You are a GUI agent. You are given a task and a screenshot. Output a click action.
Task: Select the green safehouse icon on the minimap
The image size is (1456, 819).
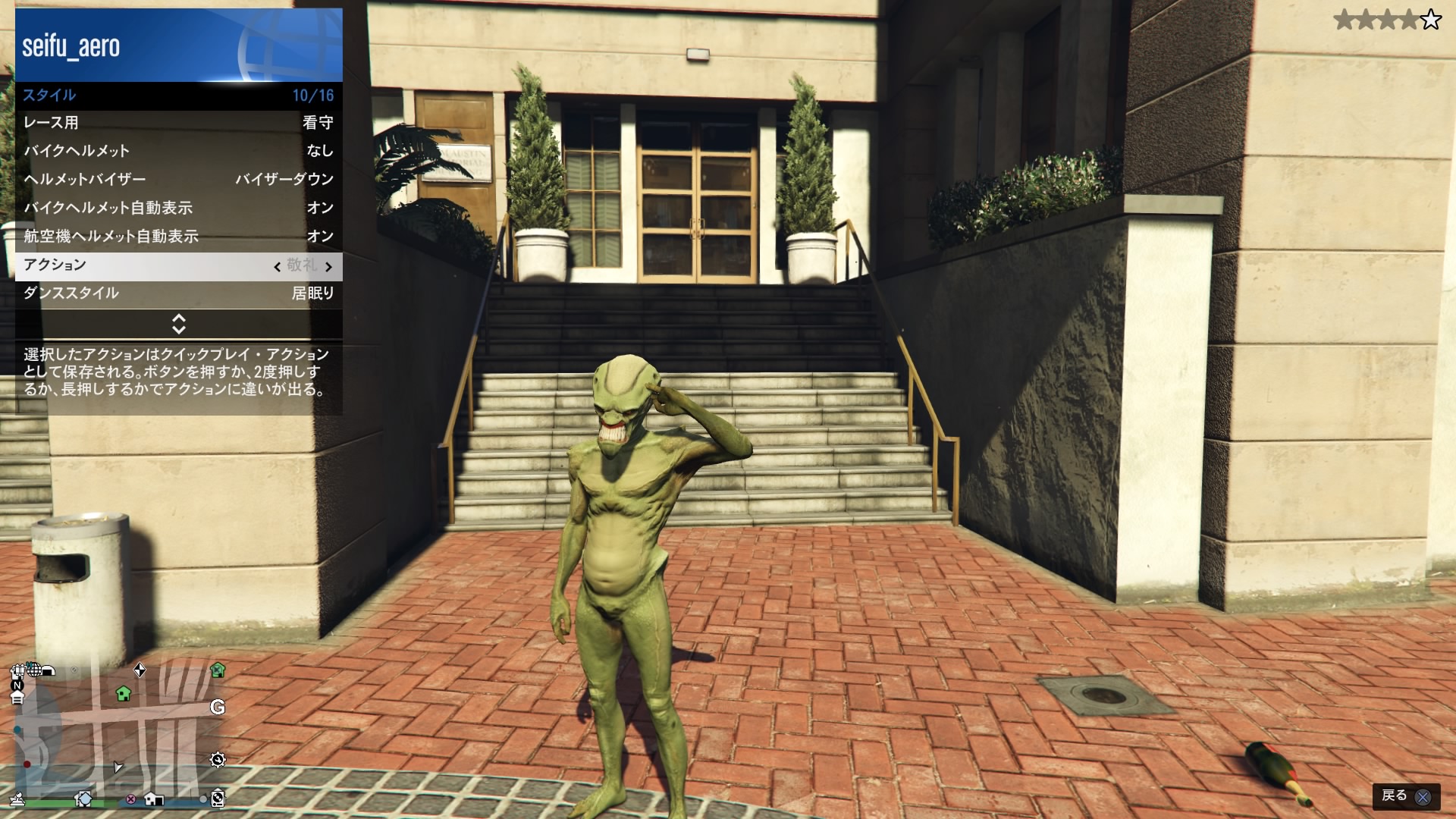[124, 695]
